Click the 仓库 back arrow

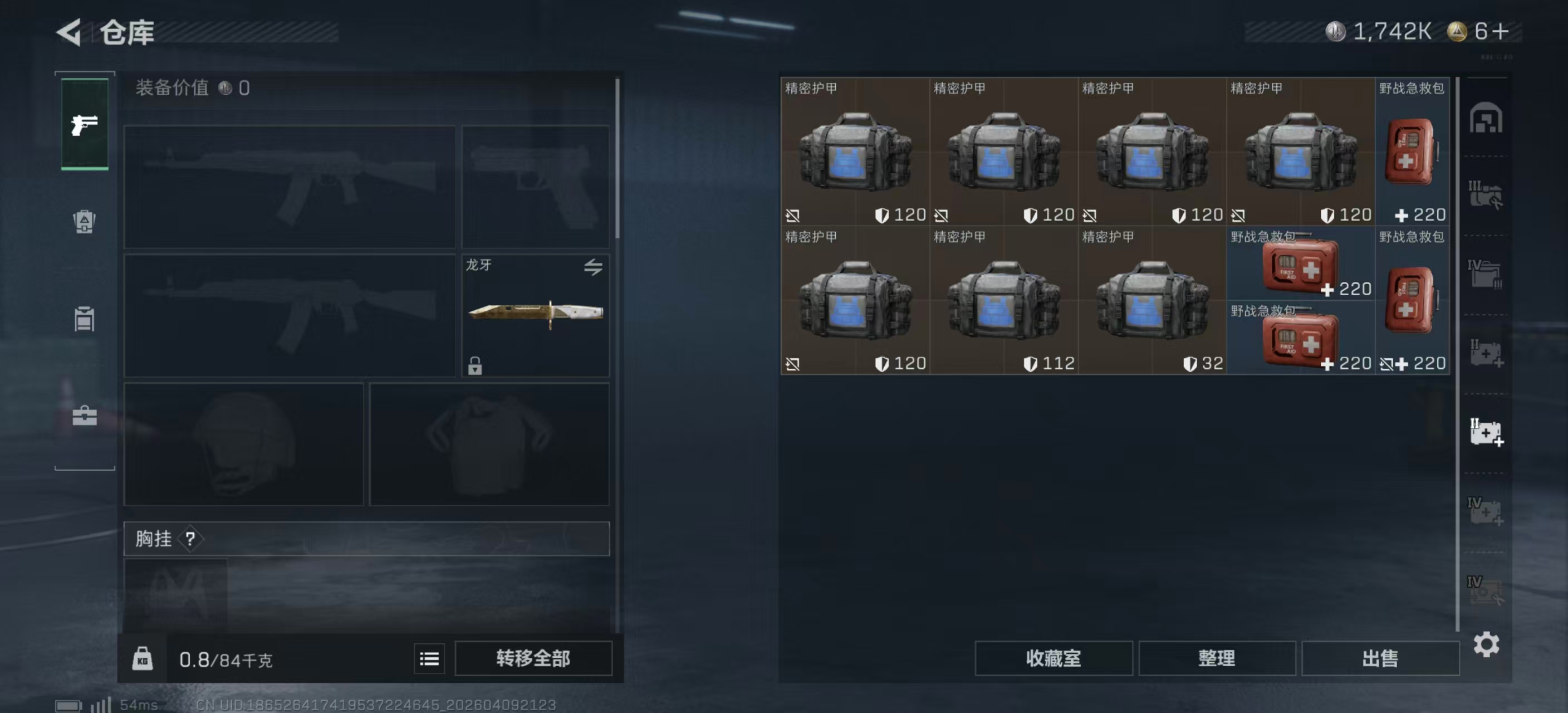69,32
